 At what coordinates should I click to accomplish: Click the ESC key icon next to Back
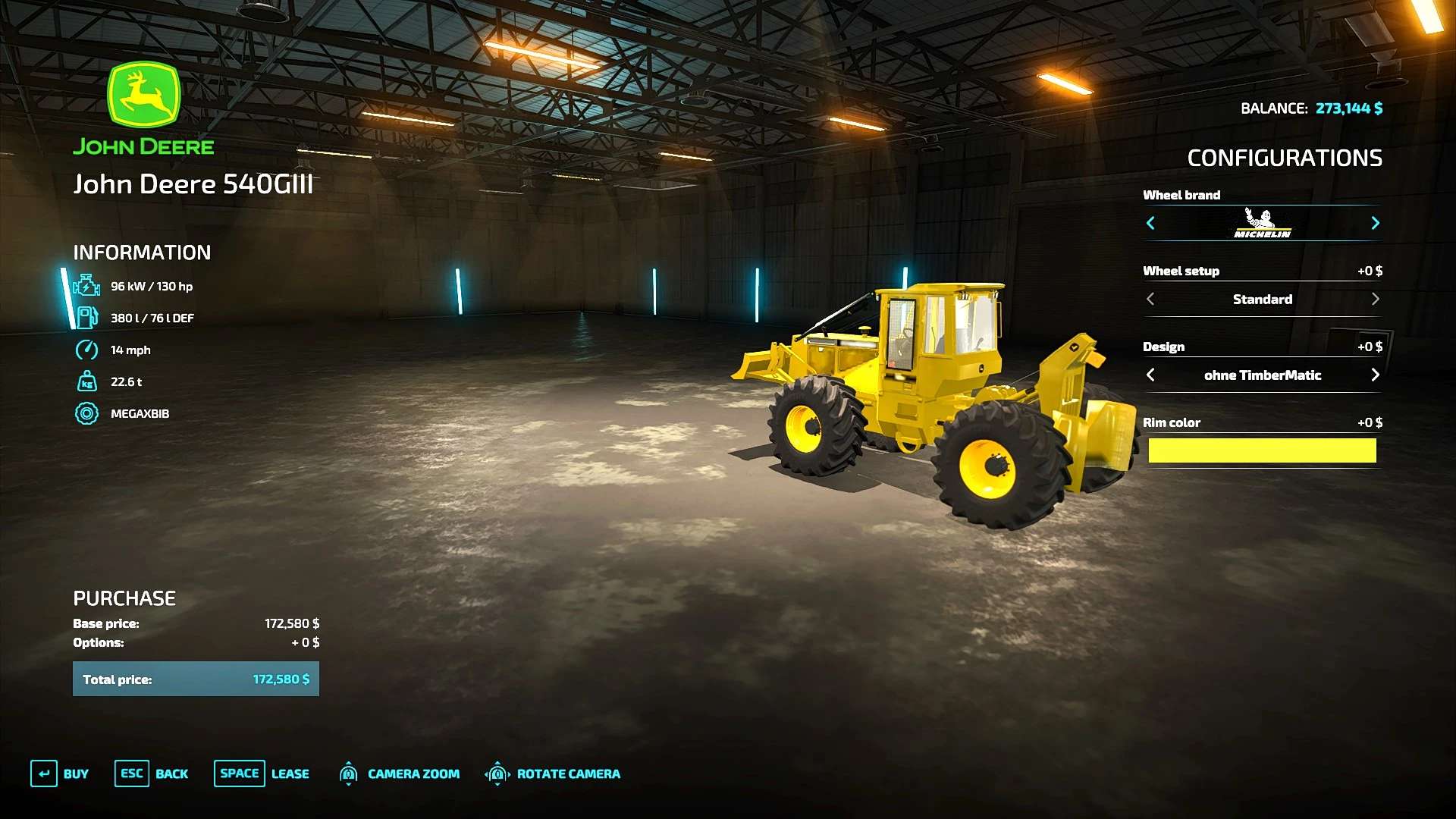click(x=131, y=773)
